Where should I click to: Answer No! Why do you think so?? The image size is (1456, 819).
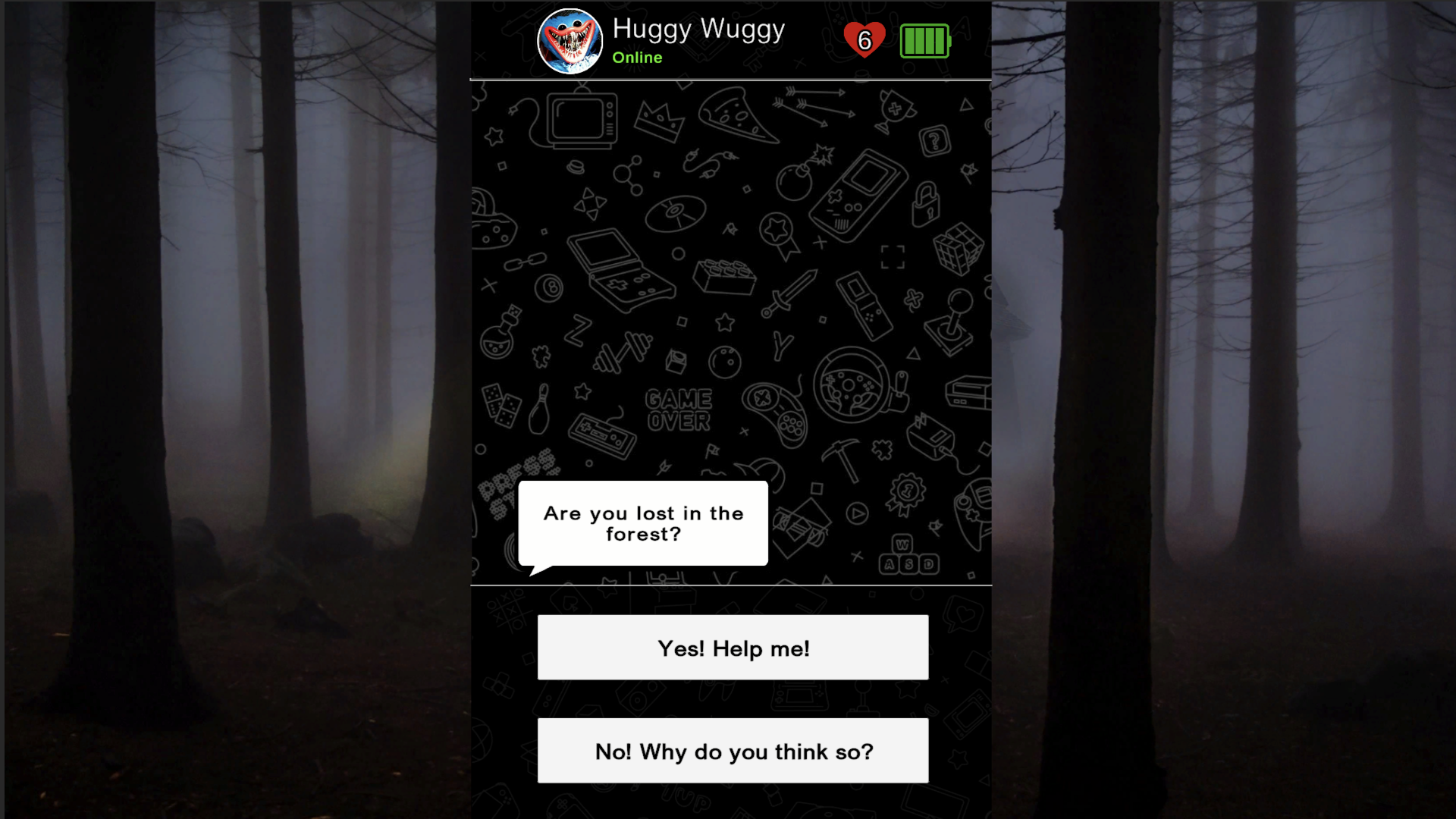tap(732, 751)
